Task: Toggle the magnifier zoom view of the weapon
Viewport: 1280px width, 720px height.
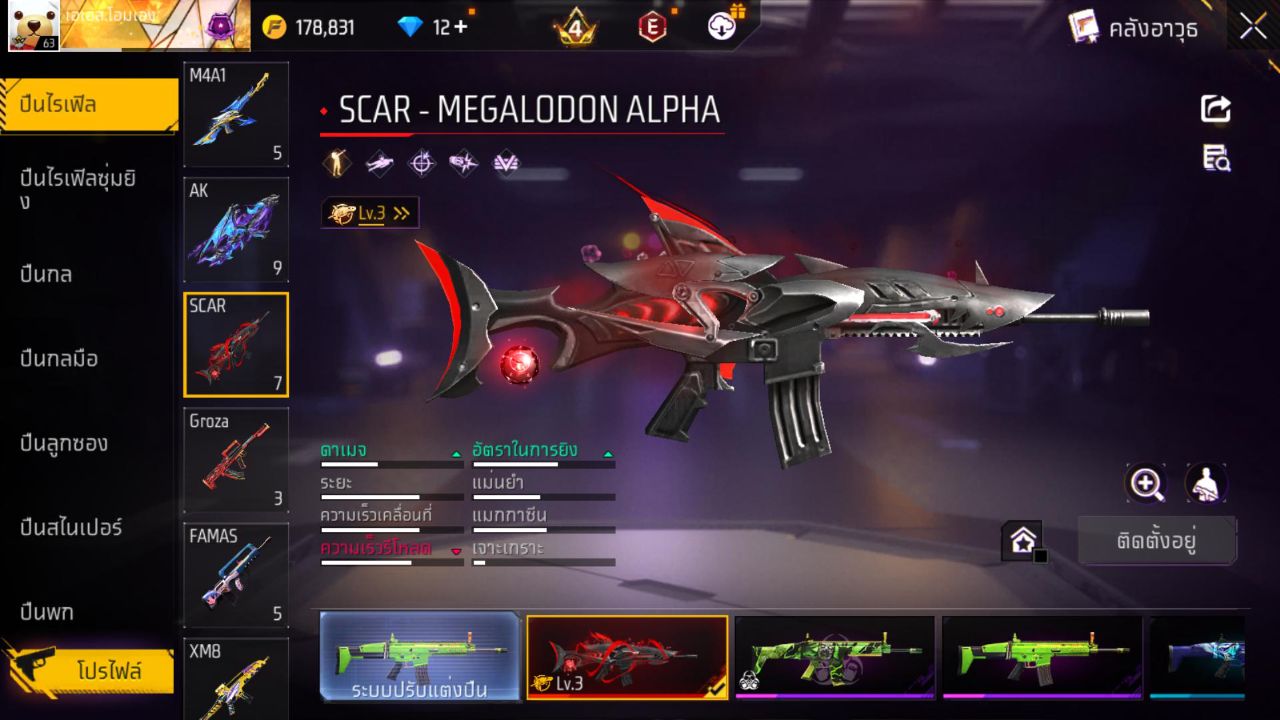Action: pyautogui.click(x=1146, y=483)
